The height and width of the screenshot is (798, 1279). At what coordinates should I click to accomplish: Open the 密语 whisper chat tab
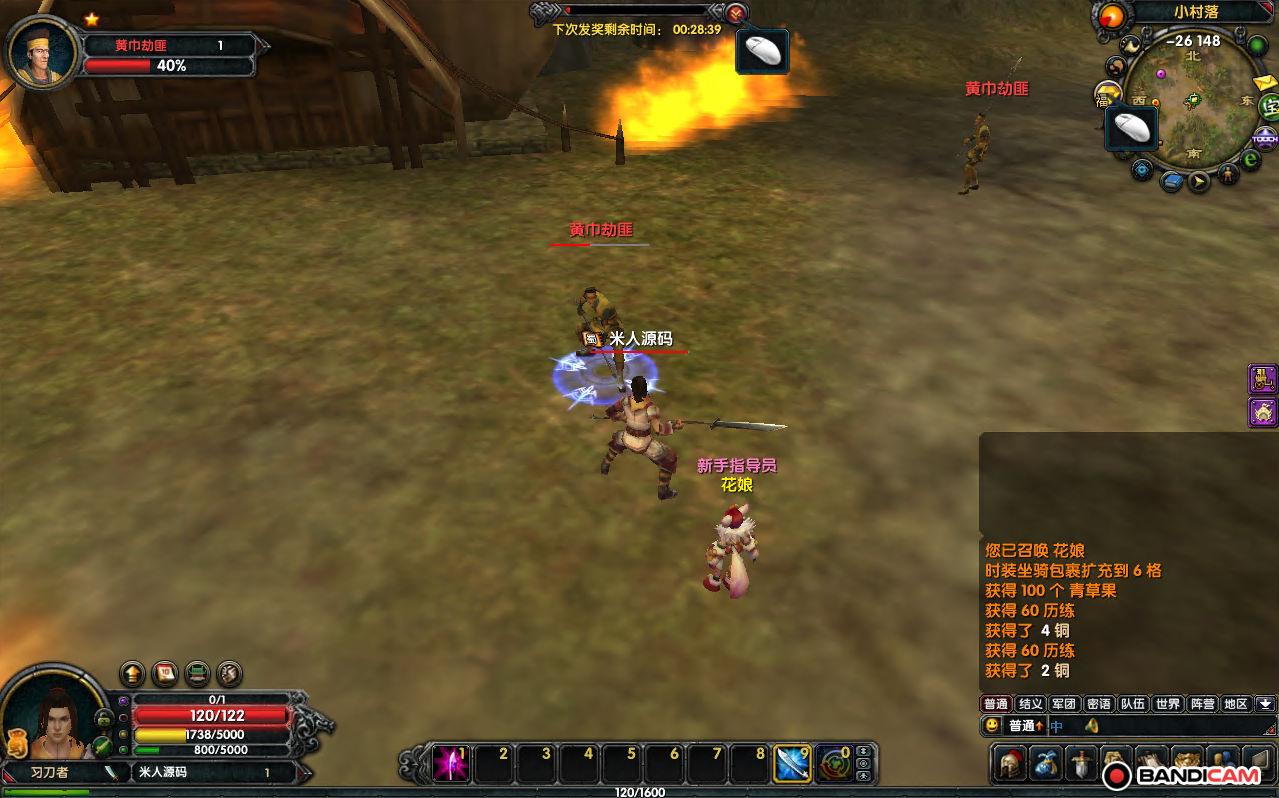pyautogui.click(x=1099, y=704)
